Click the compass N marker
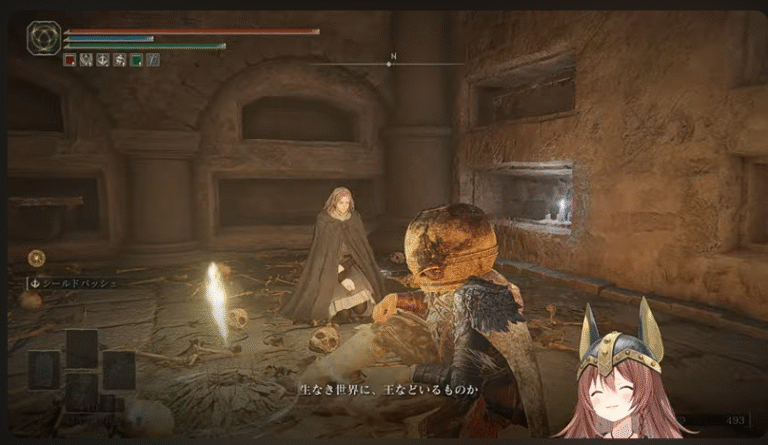The width and height of the screenshot is (768, 445). (x=393, y=57)
